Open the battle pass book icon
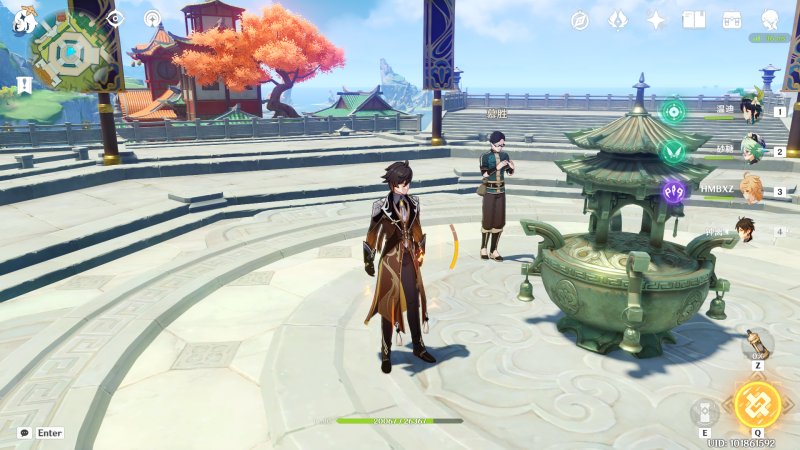 point(694,20)
